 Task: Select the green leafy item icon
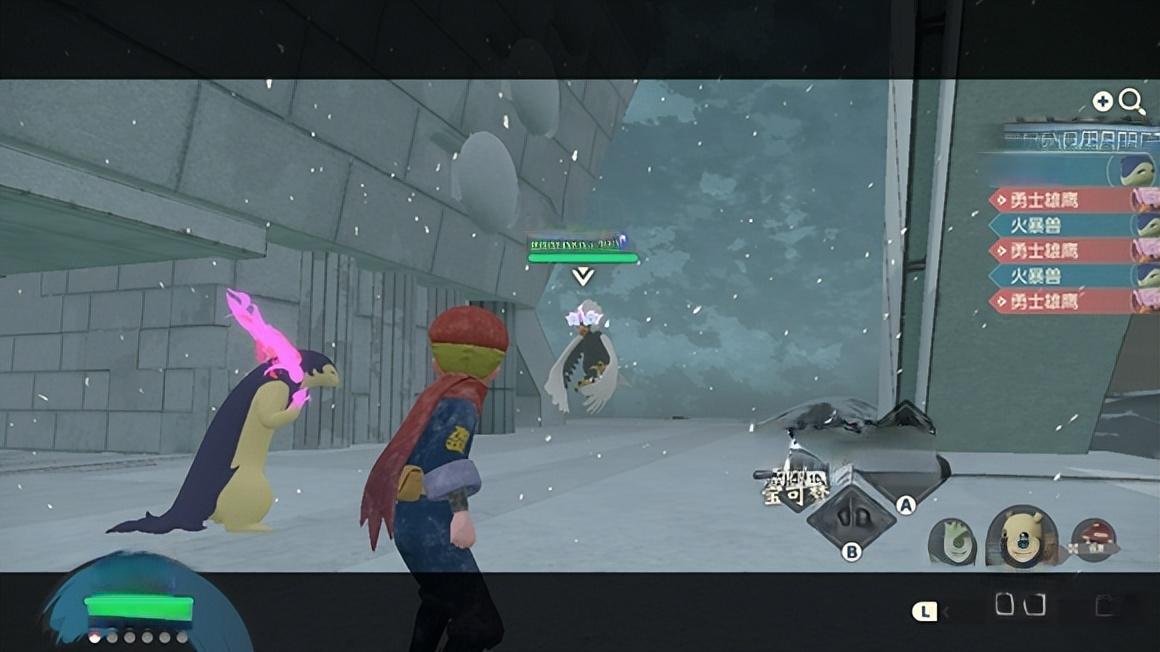pyautogui.click(x=951, y=541)
